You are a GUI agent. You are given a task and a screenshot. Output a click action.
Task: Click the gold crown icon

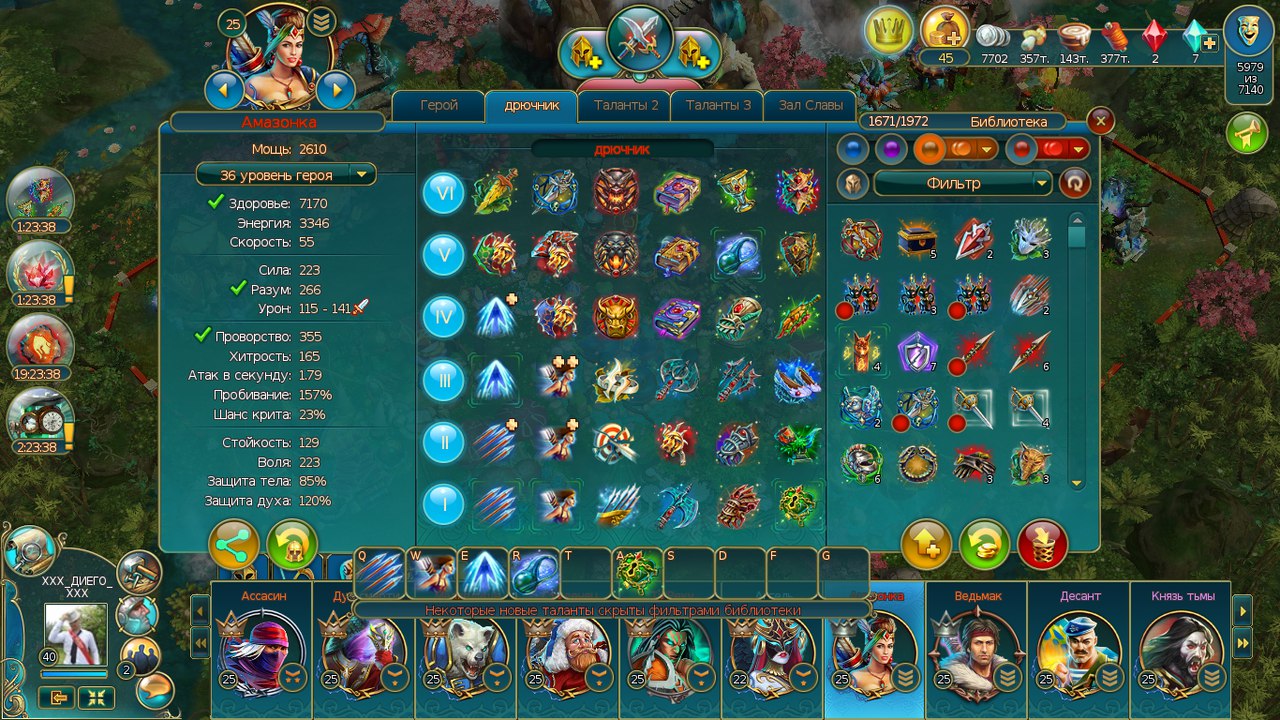pyautogui.click(x=888, y=31)
